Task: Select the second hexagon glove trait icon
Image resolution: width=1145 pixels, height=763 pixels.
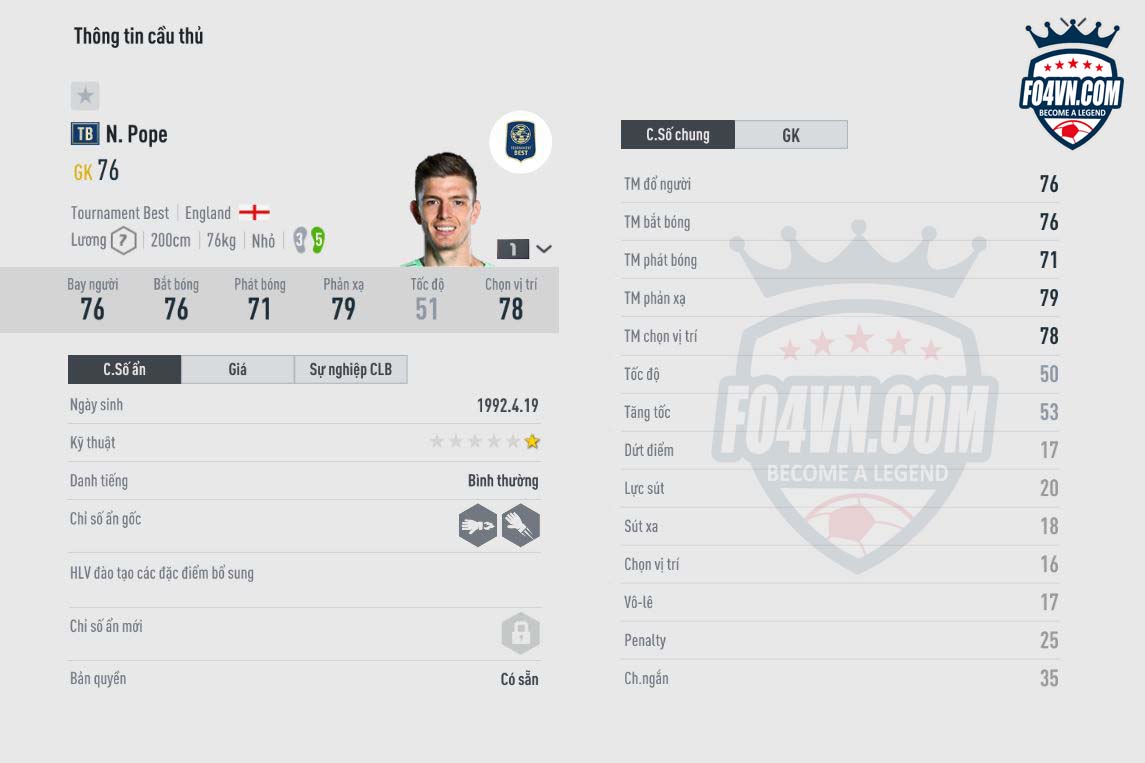Action: point(520,525)
